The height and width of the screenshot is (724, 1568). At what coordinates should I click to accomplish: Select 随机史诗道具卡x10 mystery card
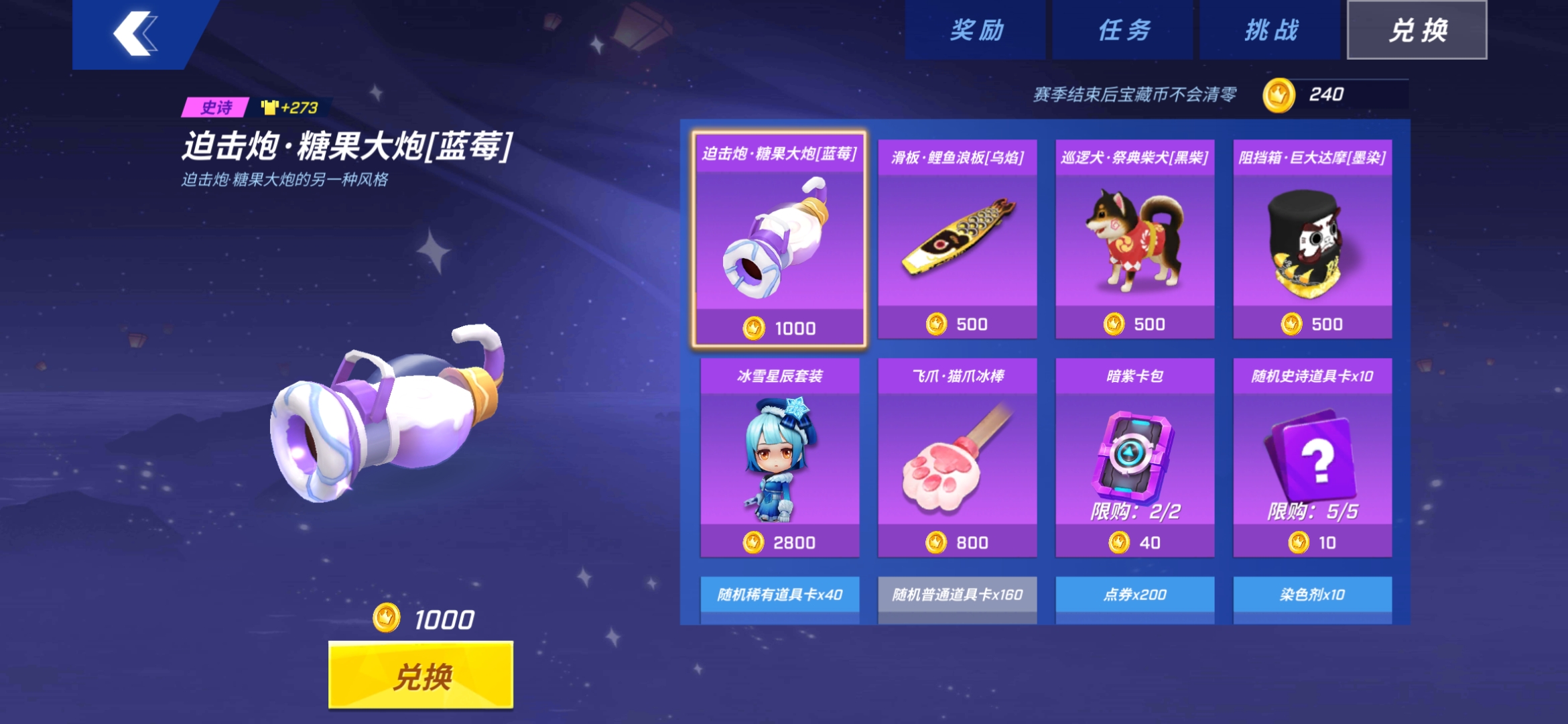coord(1312,457)
